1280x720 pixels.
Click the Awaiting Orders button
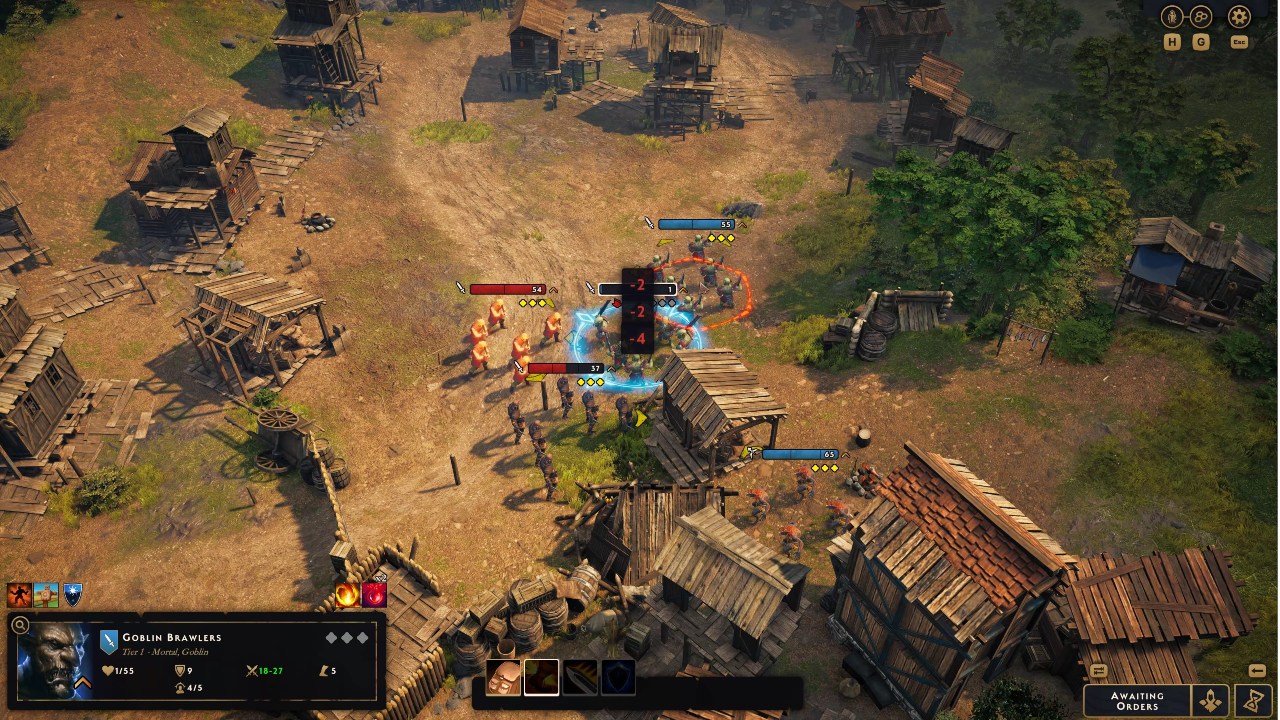(1137, 700)
